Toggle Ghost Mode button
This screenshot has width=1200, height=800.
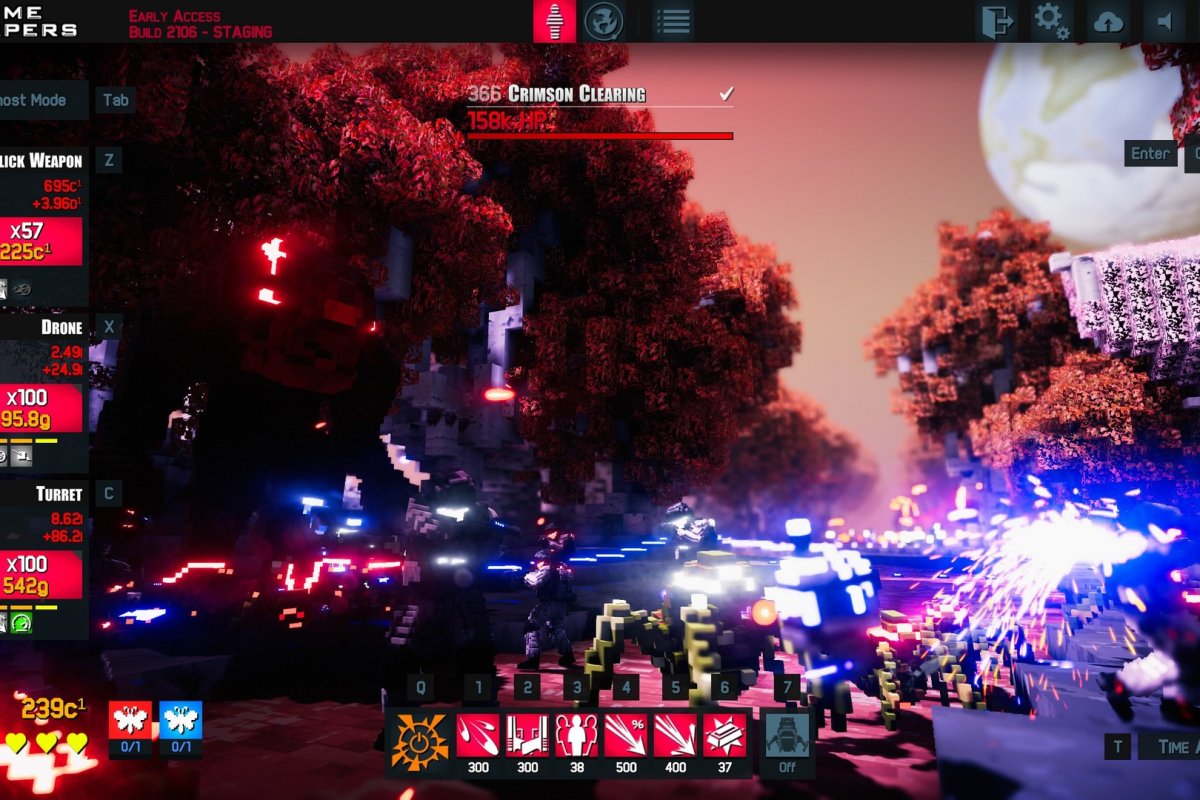(x=40, y=100)
